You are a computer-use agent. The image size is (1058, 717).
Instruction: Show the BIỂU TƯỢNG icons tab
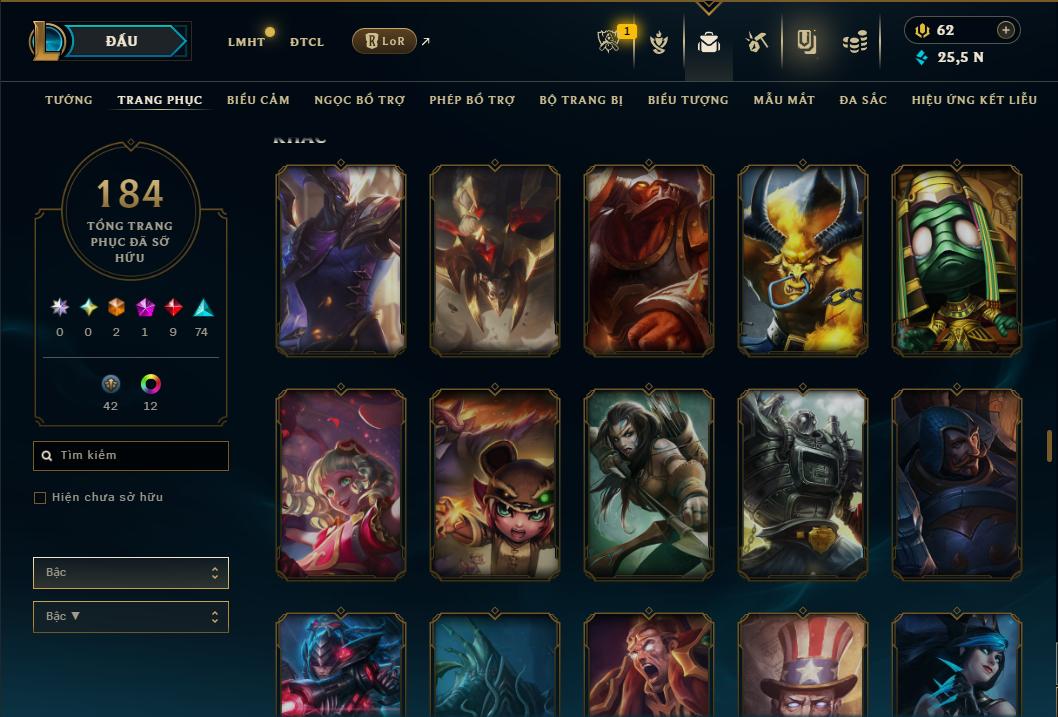coord(688,100)
